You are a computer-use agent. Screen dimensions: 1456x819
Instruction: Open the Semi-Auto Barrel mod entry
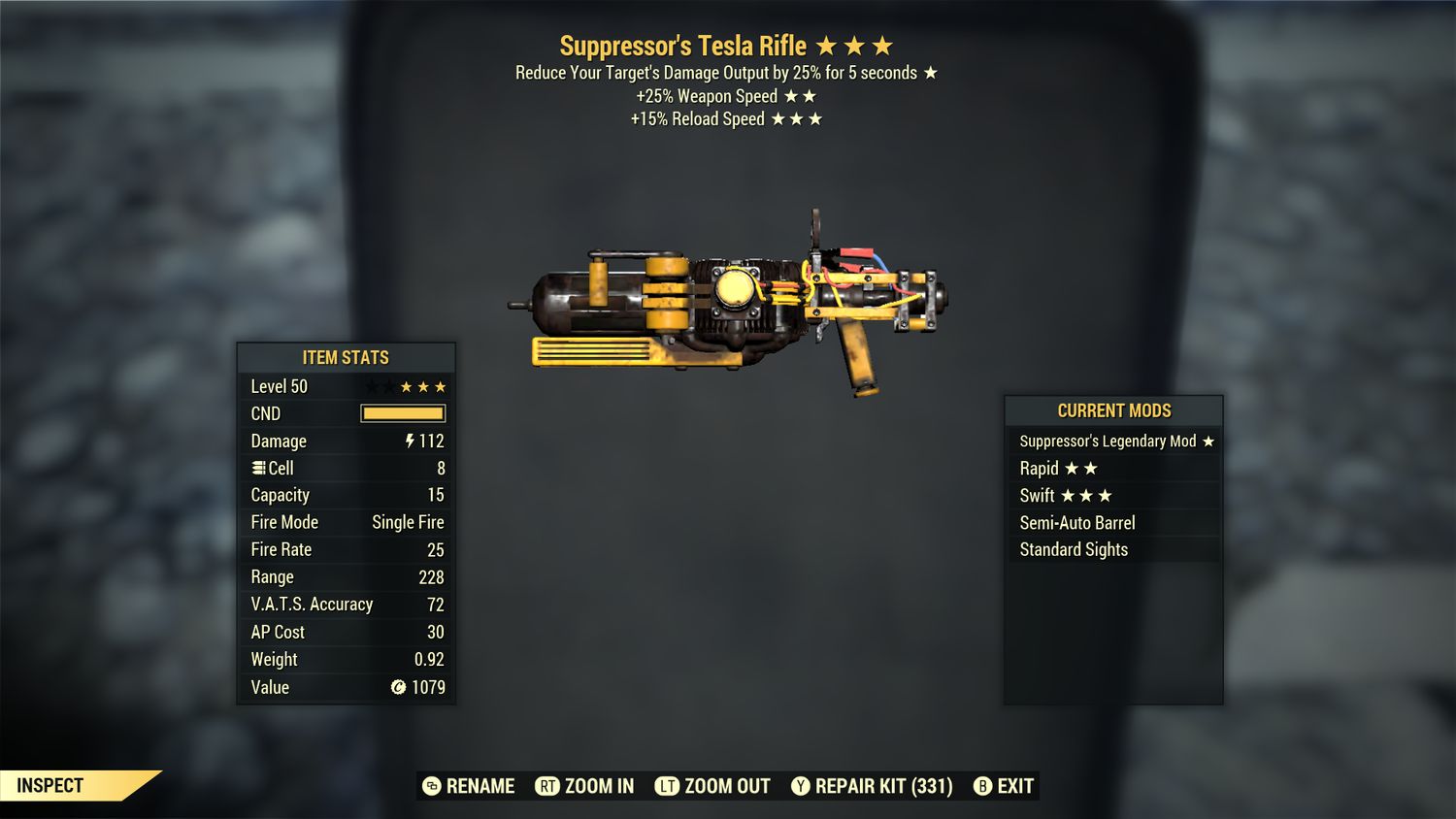coord(1076,522)
